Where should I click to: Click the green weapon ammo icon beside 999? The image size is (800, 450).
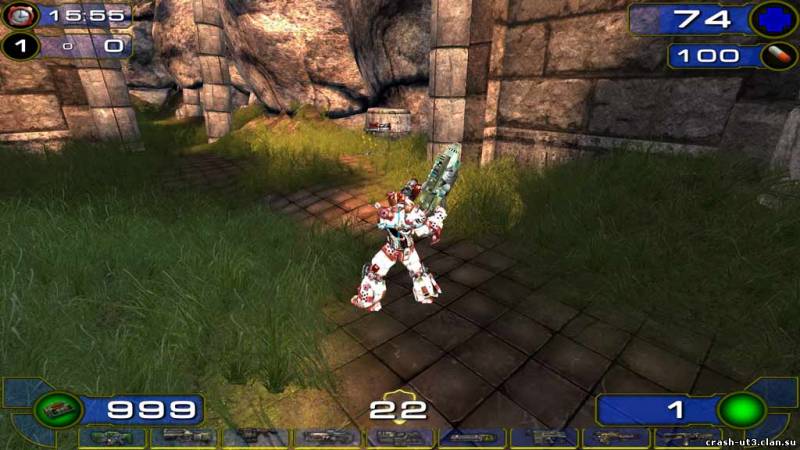coord(58,409)
